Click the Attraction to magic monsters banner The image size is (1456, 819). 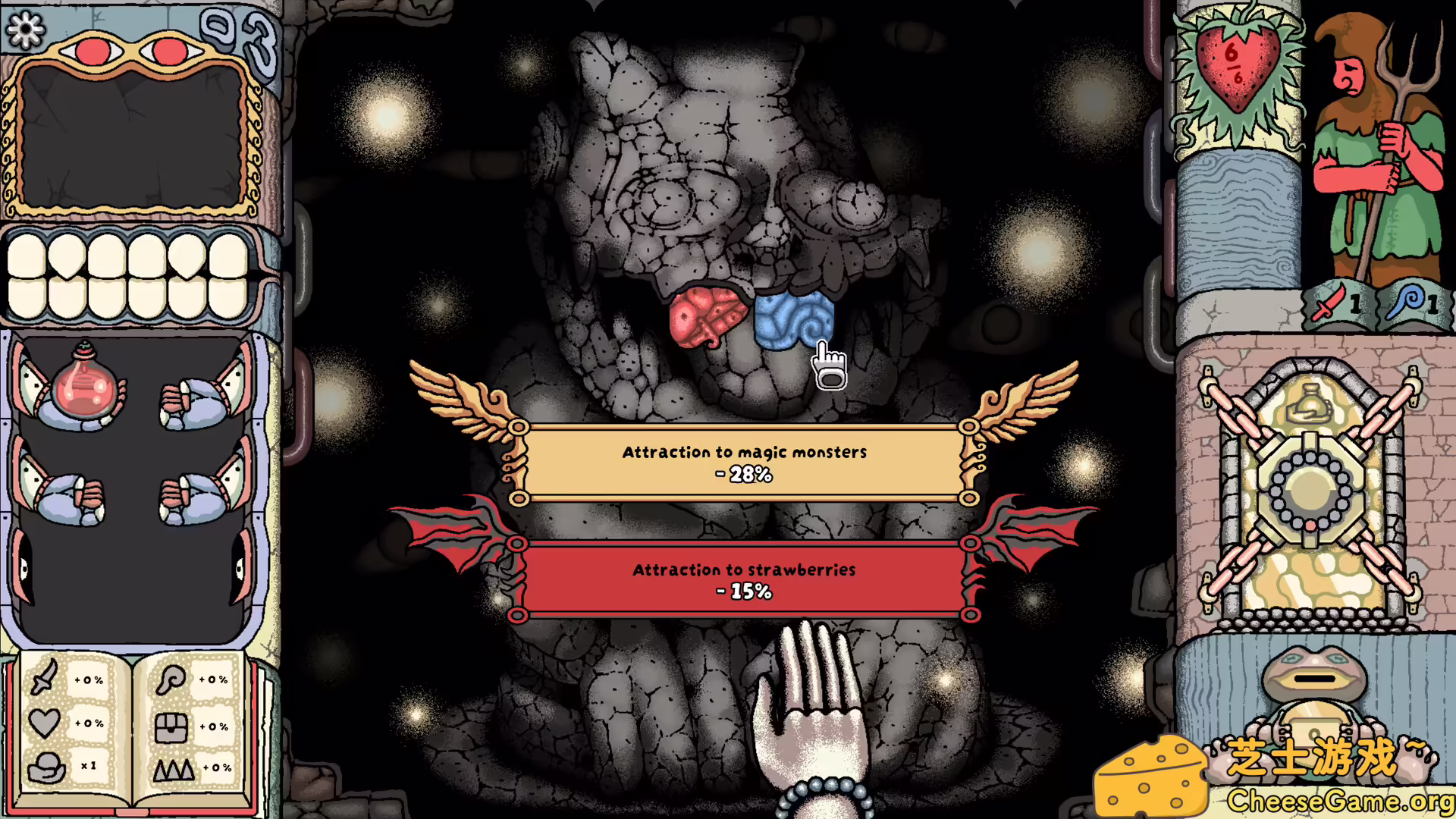point(743,463)
